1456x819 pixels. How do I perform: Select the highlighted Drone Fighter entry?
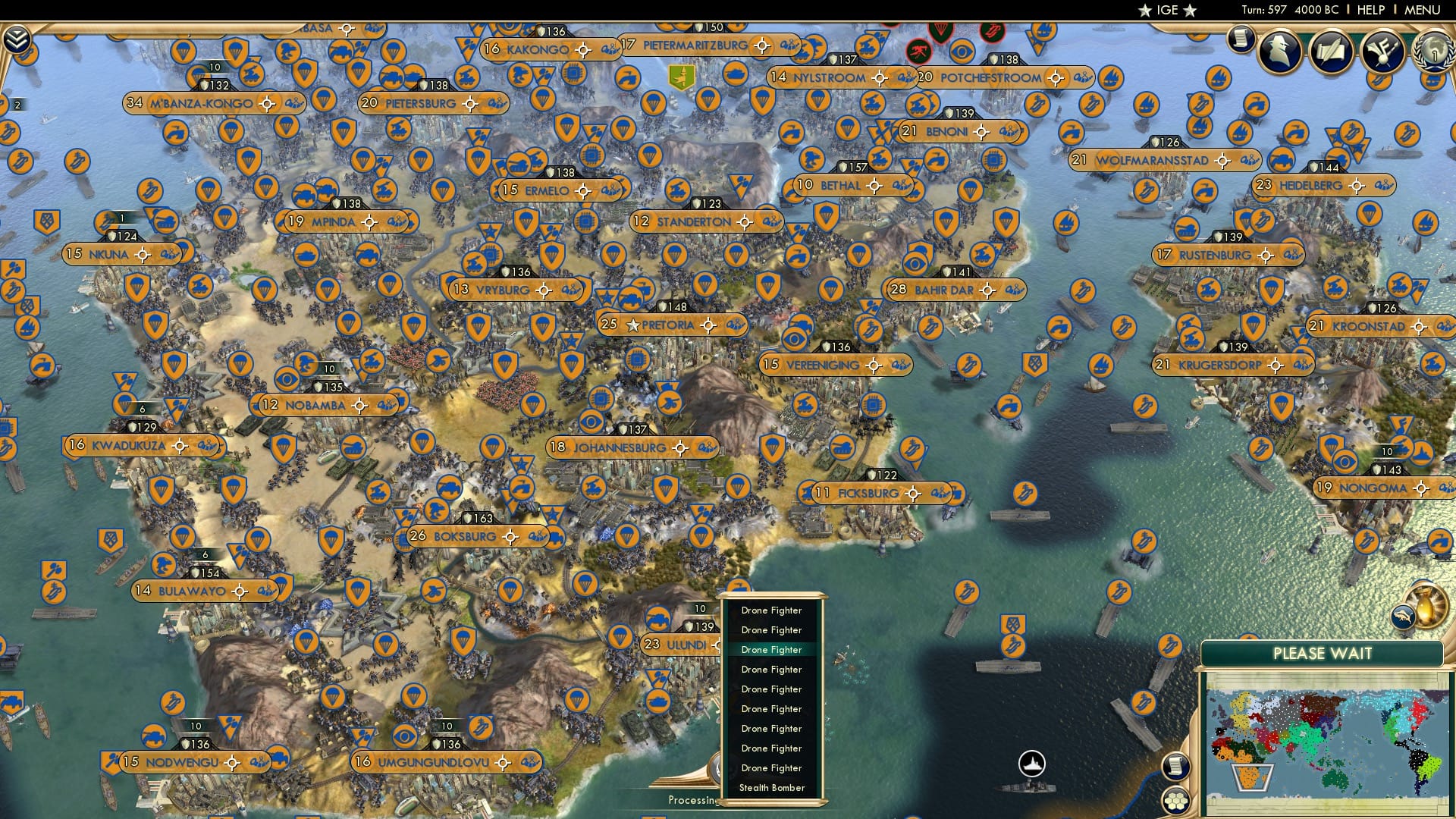(x=771, y=650)
